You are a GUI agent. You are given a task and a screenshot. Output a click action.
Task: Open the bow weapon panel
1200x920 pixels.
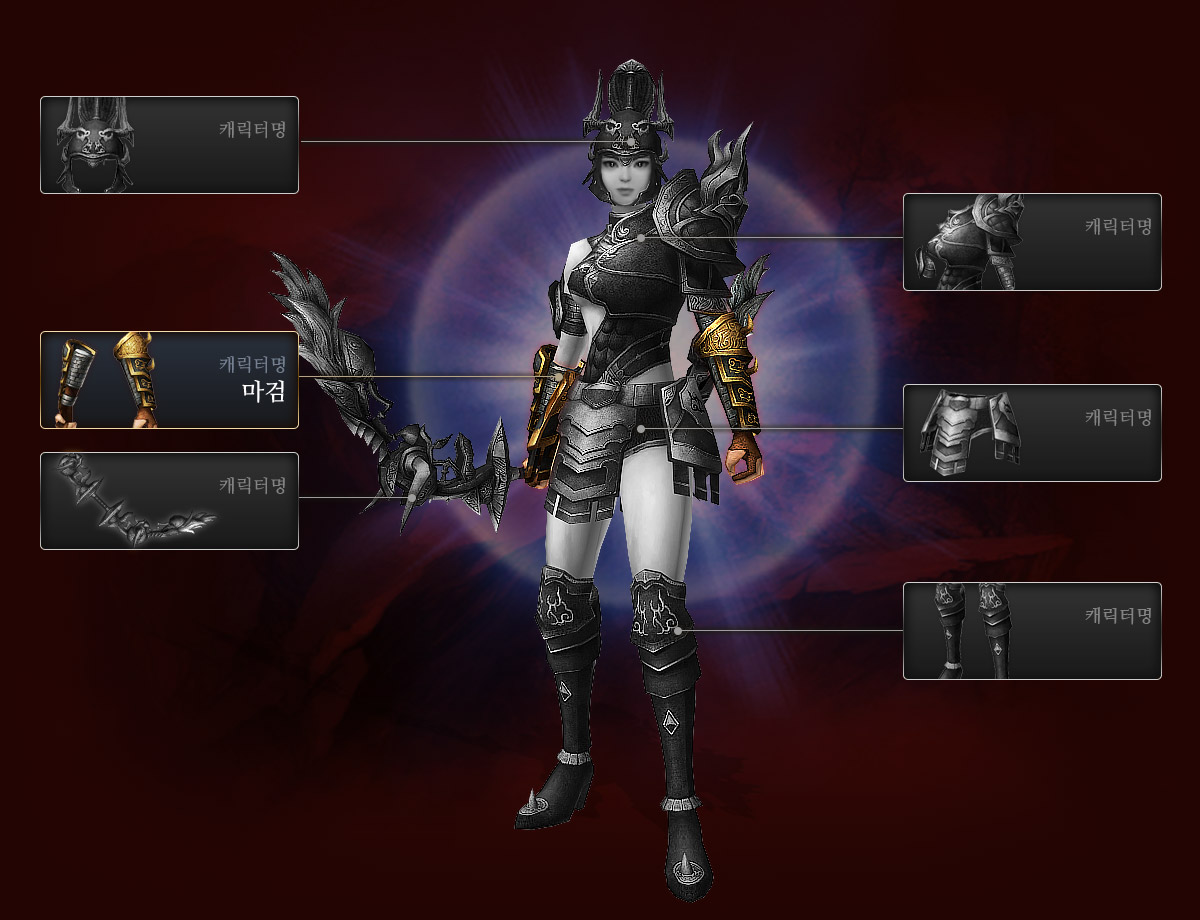point(169,501)
